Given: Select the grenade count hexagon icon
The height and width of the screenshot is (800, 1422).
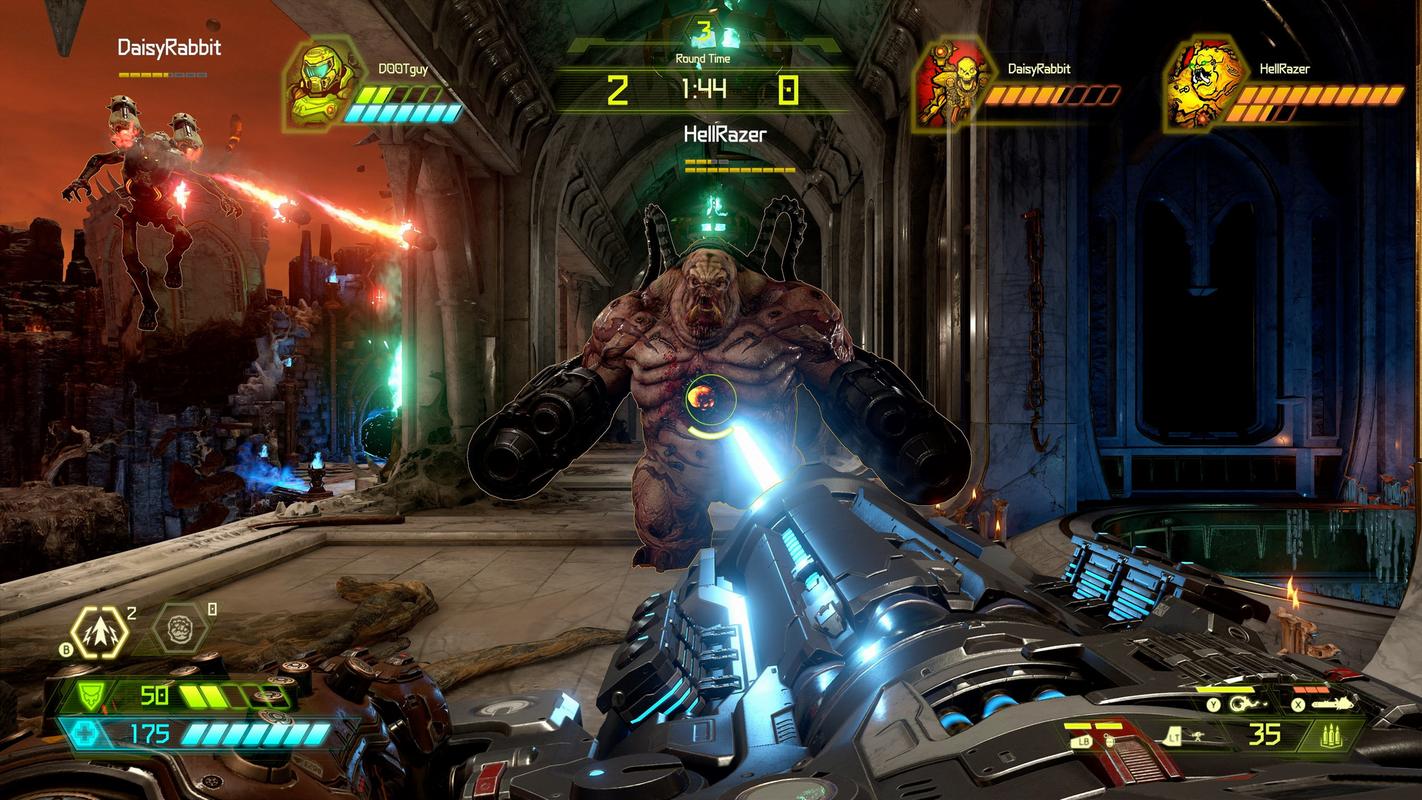Looking at the screenshot, I should 180,630.
